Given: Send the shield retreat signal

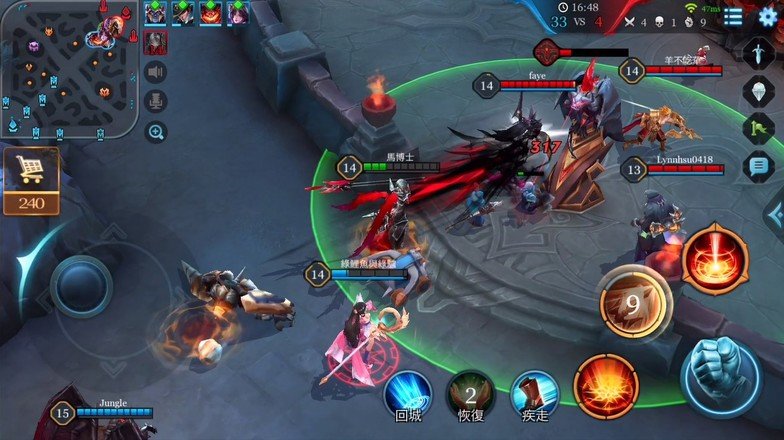Looking at the screenshot, I should [x=759, y=91].
